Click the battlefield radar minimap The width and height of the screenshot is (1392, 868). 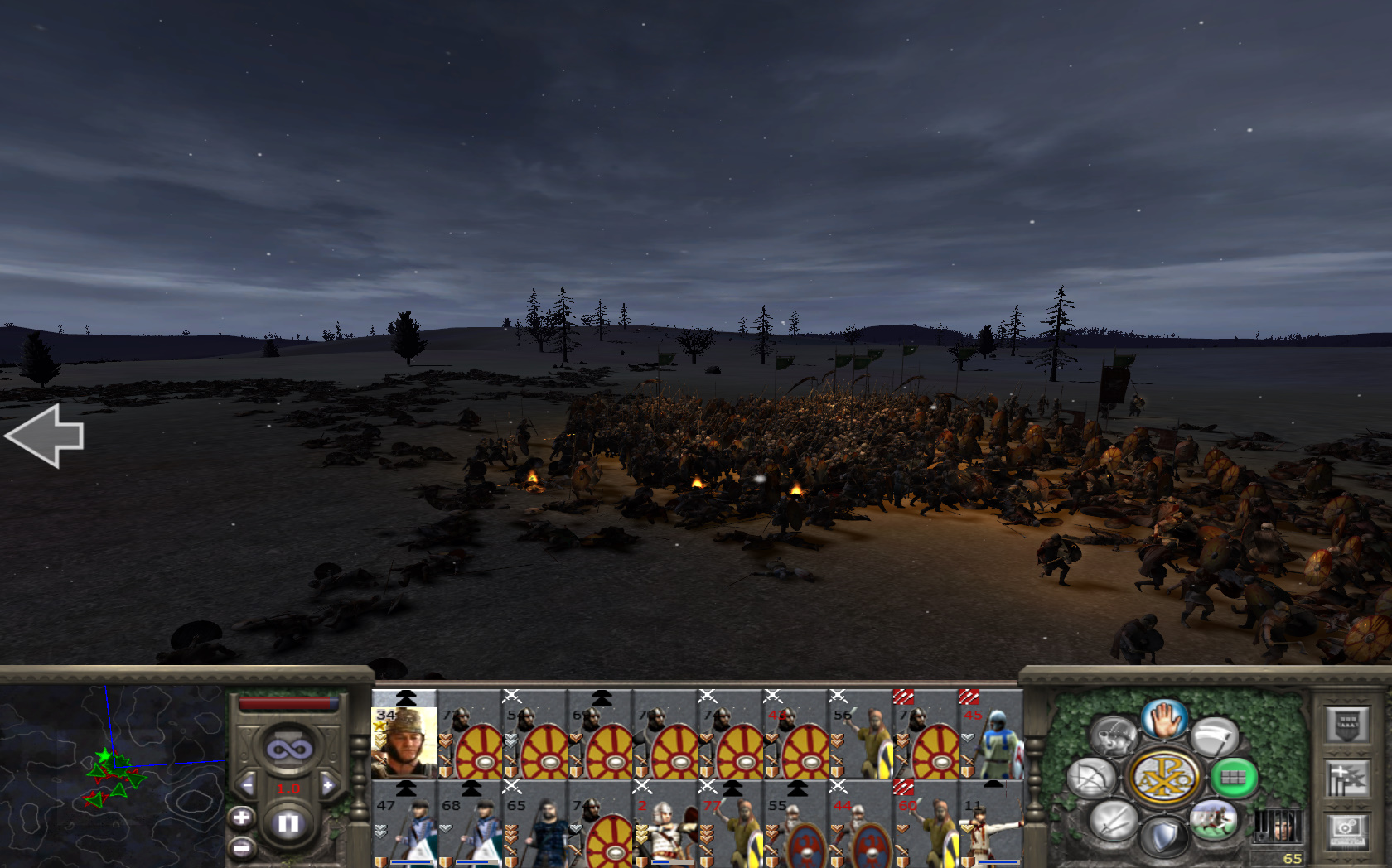tap(112, 775)
